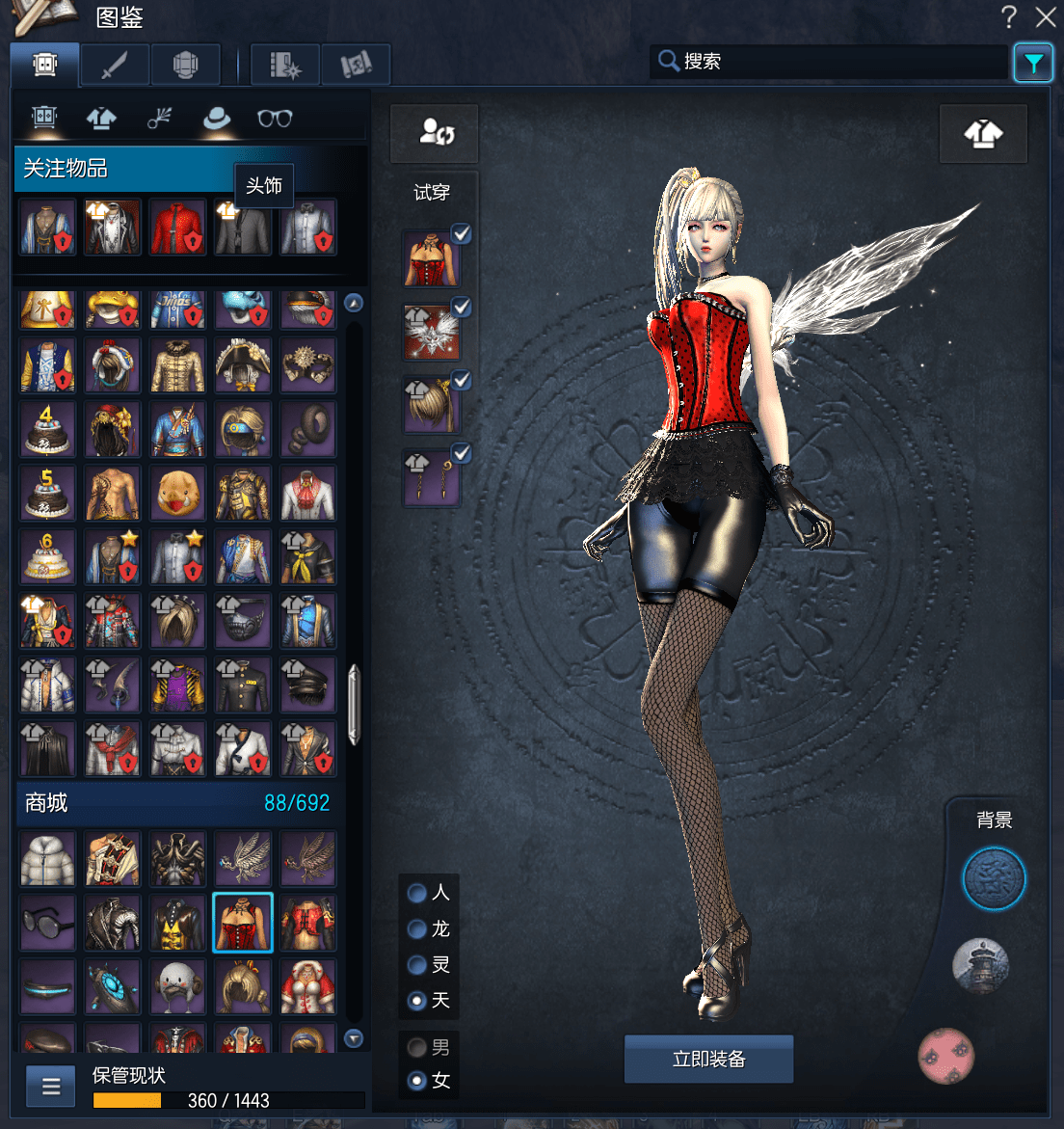Select the number 5 birthday cake item
This screenshot has width=1064, height=1129.
(47, 493)
